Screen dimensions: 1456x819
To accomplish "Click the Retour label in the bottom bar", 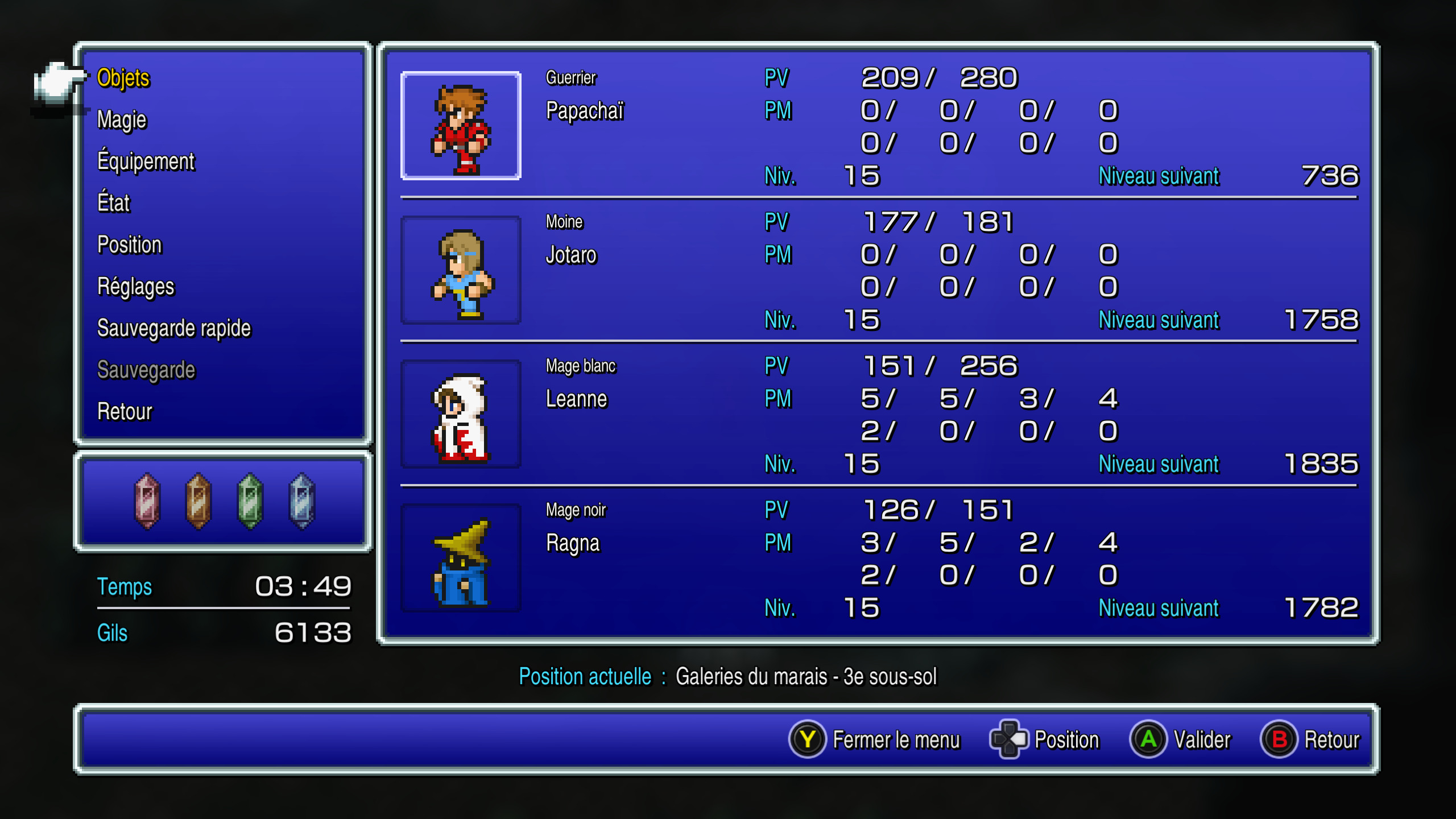I will click(1331, 740).
